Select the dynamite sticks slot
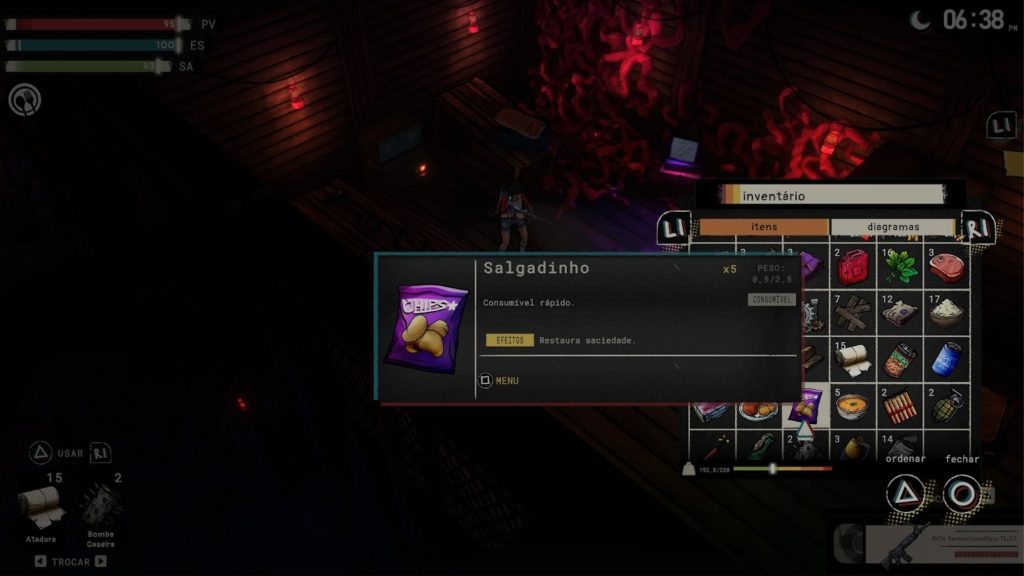Image resolution: width=1024 pixels, height=576 pixels. coord(900,405)
